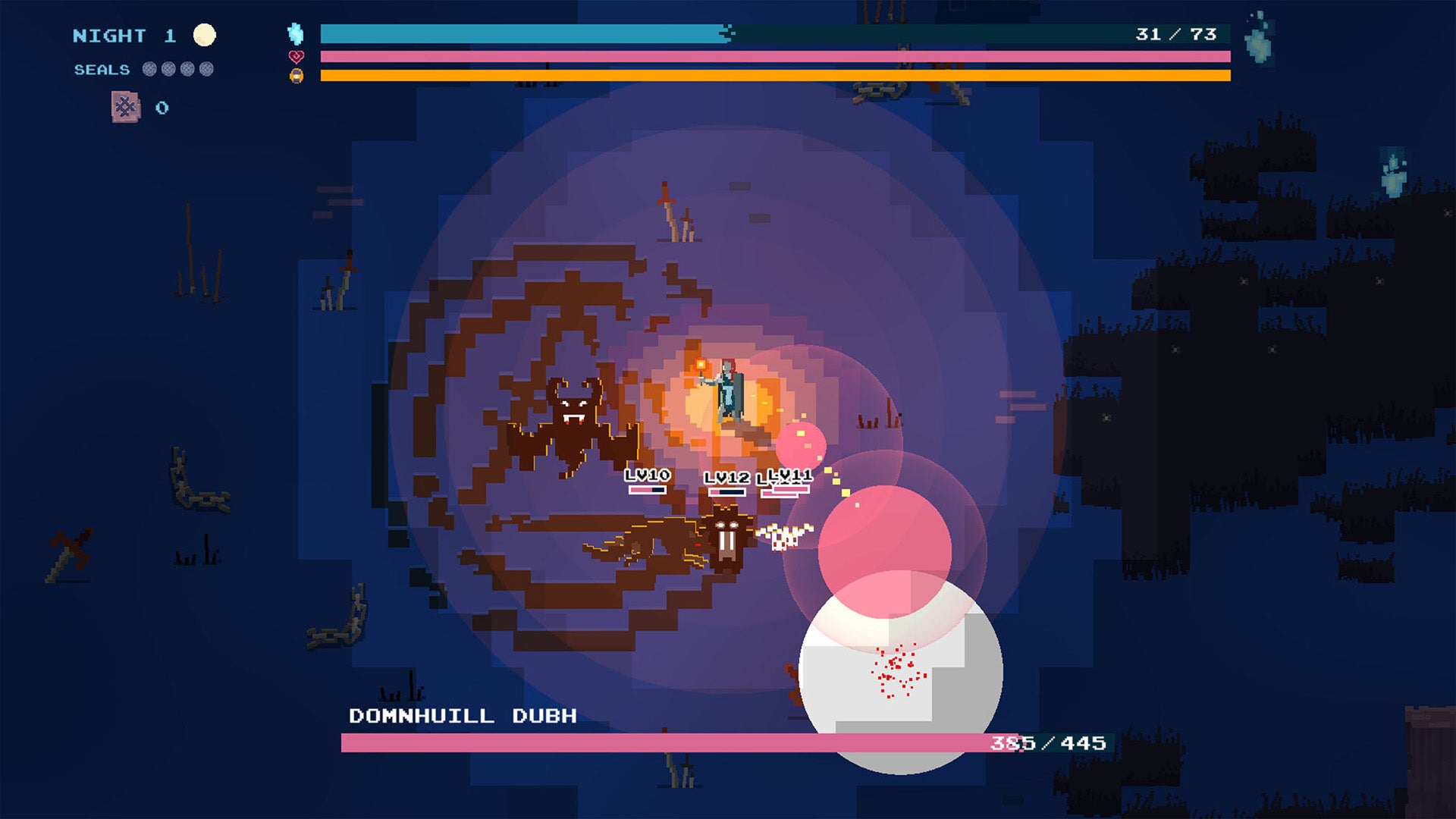The height and width of the screenshot is (819, 1456).
Task: Click the 31 / 73 mana counter
Action: click(1178, 33)
